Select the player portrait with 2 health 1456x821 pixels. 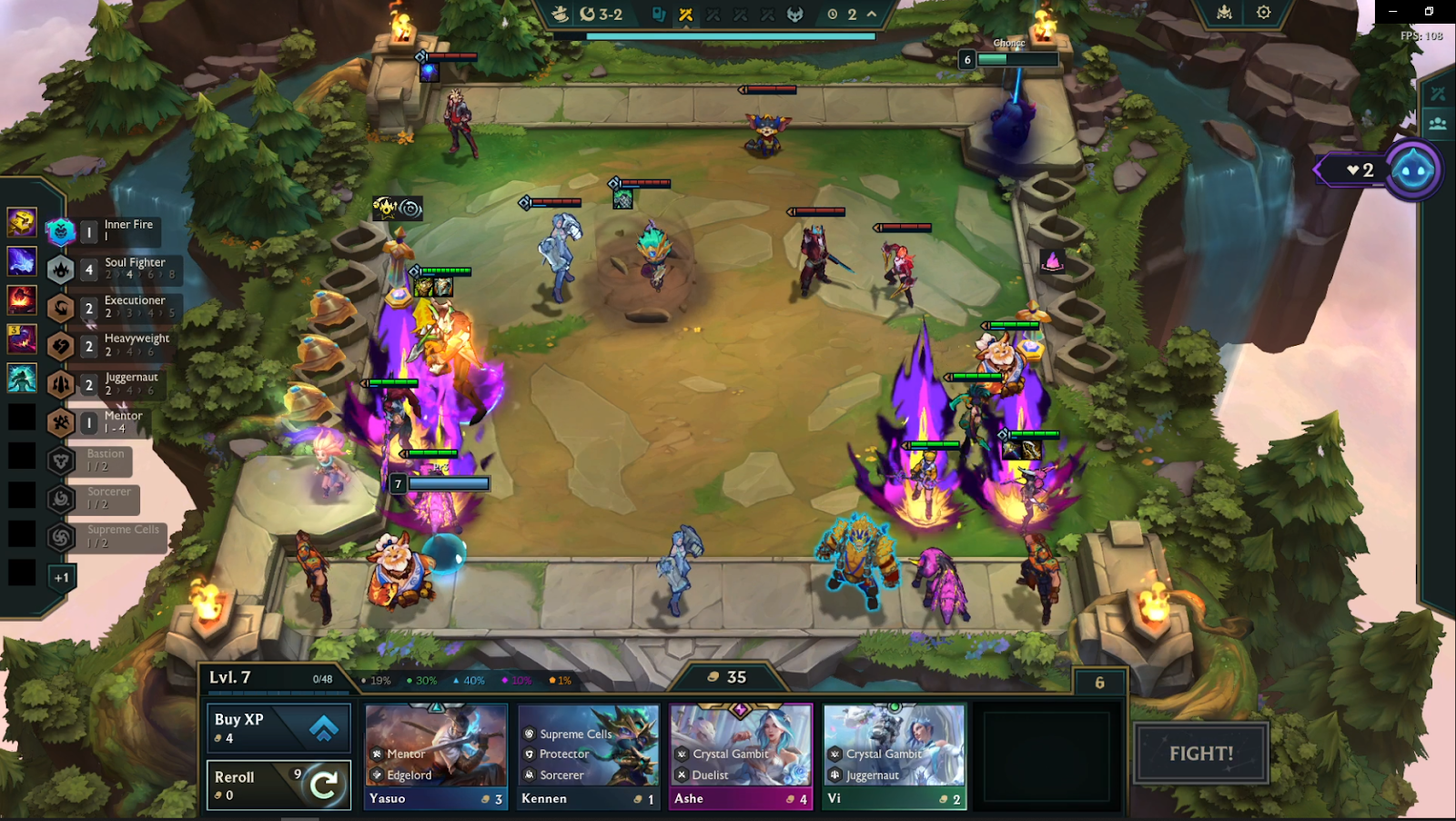point(1413,170)
